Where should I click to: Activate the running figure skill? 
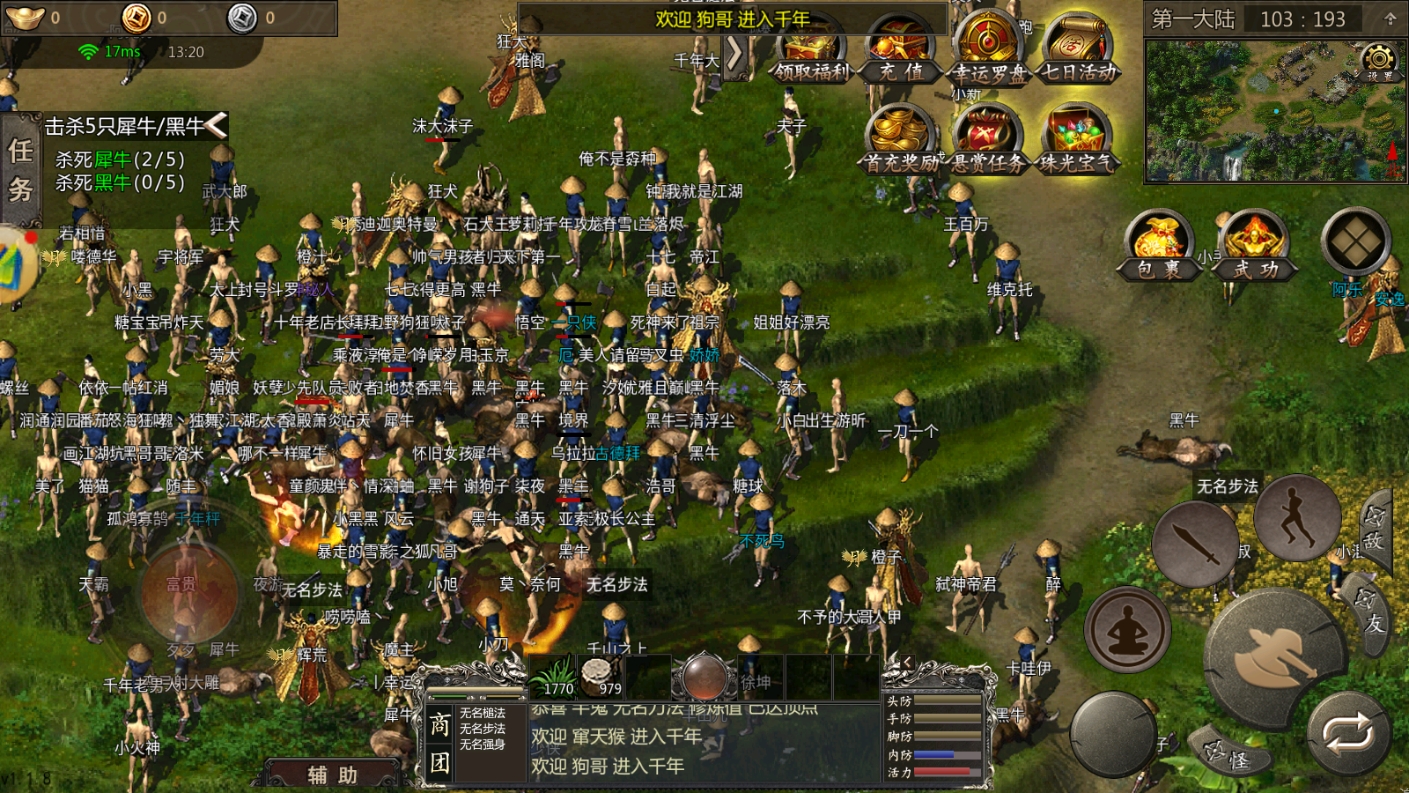coord(1297,517)
